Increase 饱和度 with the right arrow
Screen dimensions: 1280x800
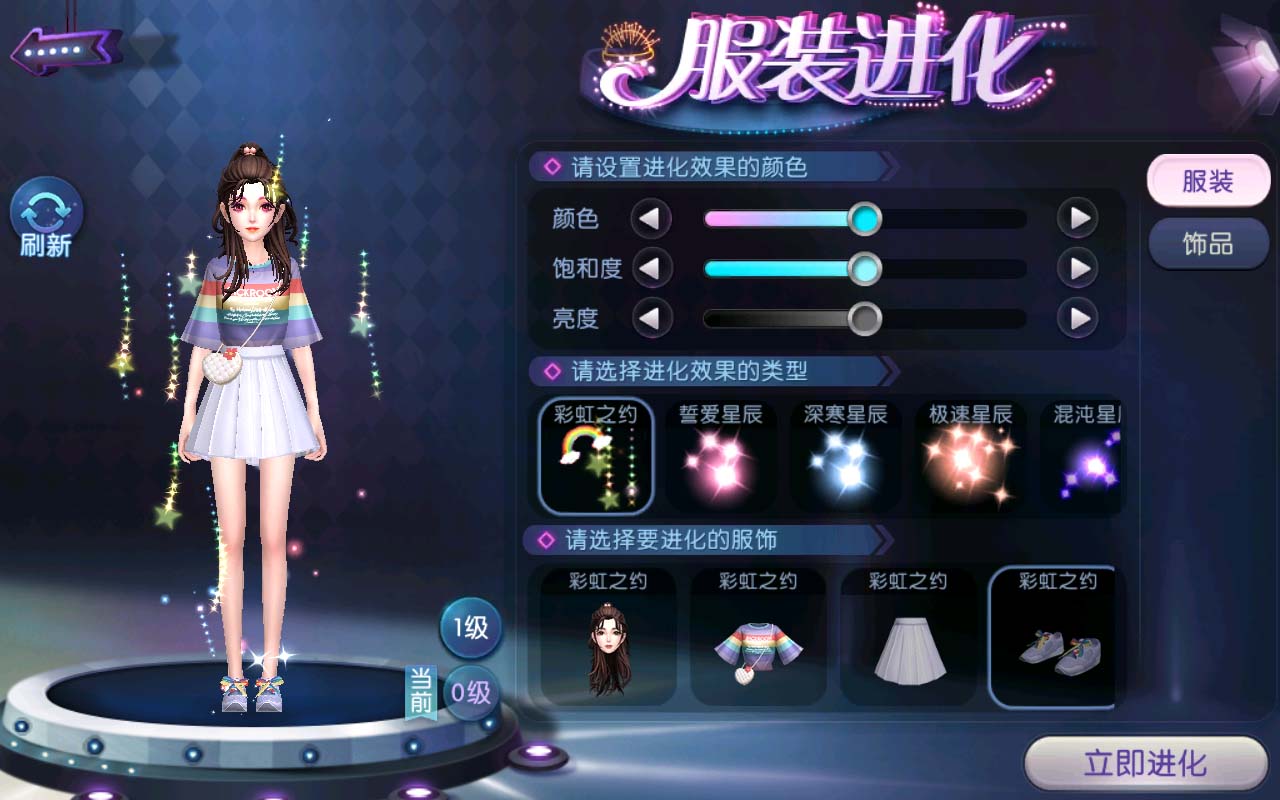pos(1078,268)
